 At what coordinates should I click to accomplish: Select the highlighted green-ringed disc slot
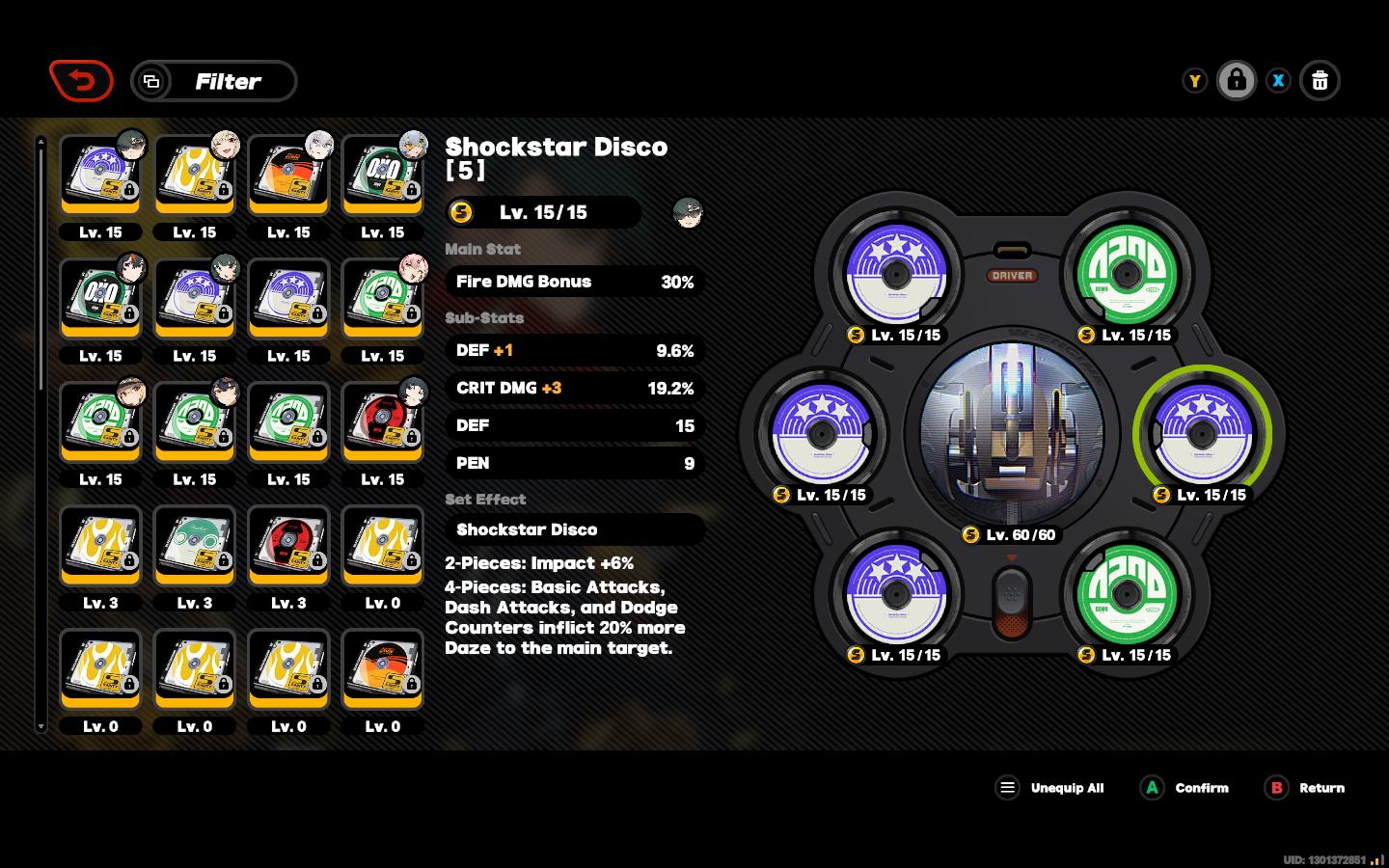tap(1202, 434)
